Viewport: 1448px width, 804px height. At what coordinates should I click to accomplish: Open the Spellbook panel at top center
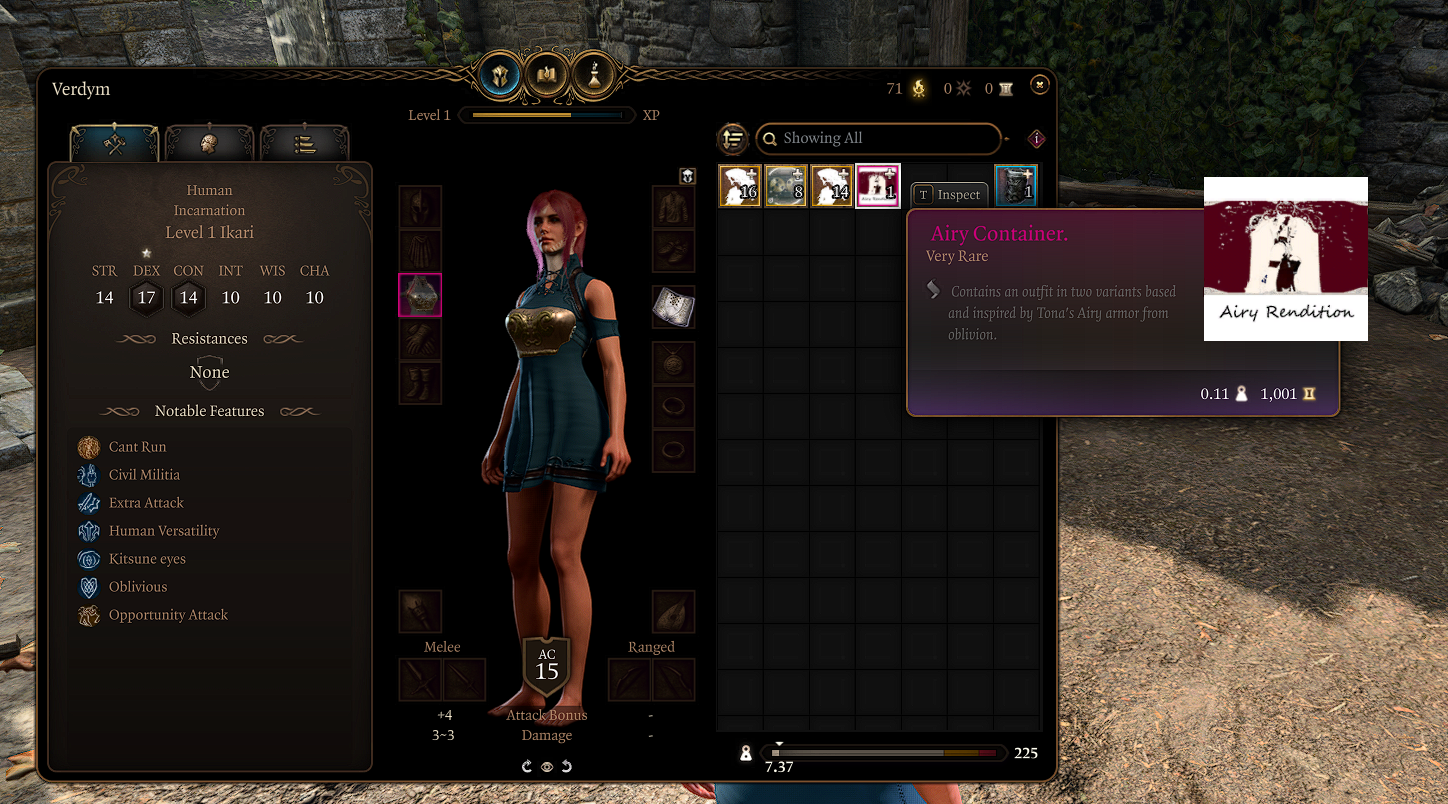pos(547,75)
